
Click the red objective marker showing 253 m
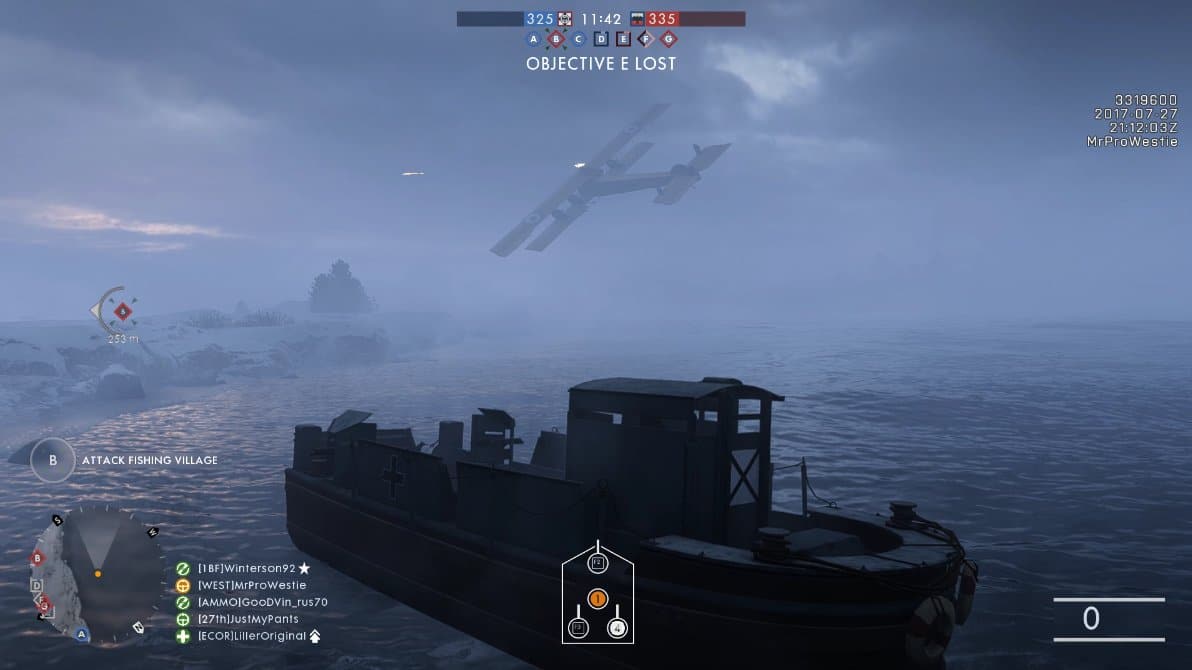pyautogui.click(x=123, y=312)
